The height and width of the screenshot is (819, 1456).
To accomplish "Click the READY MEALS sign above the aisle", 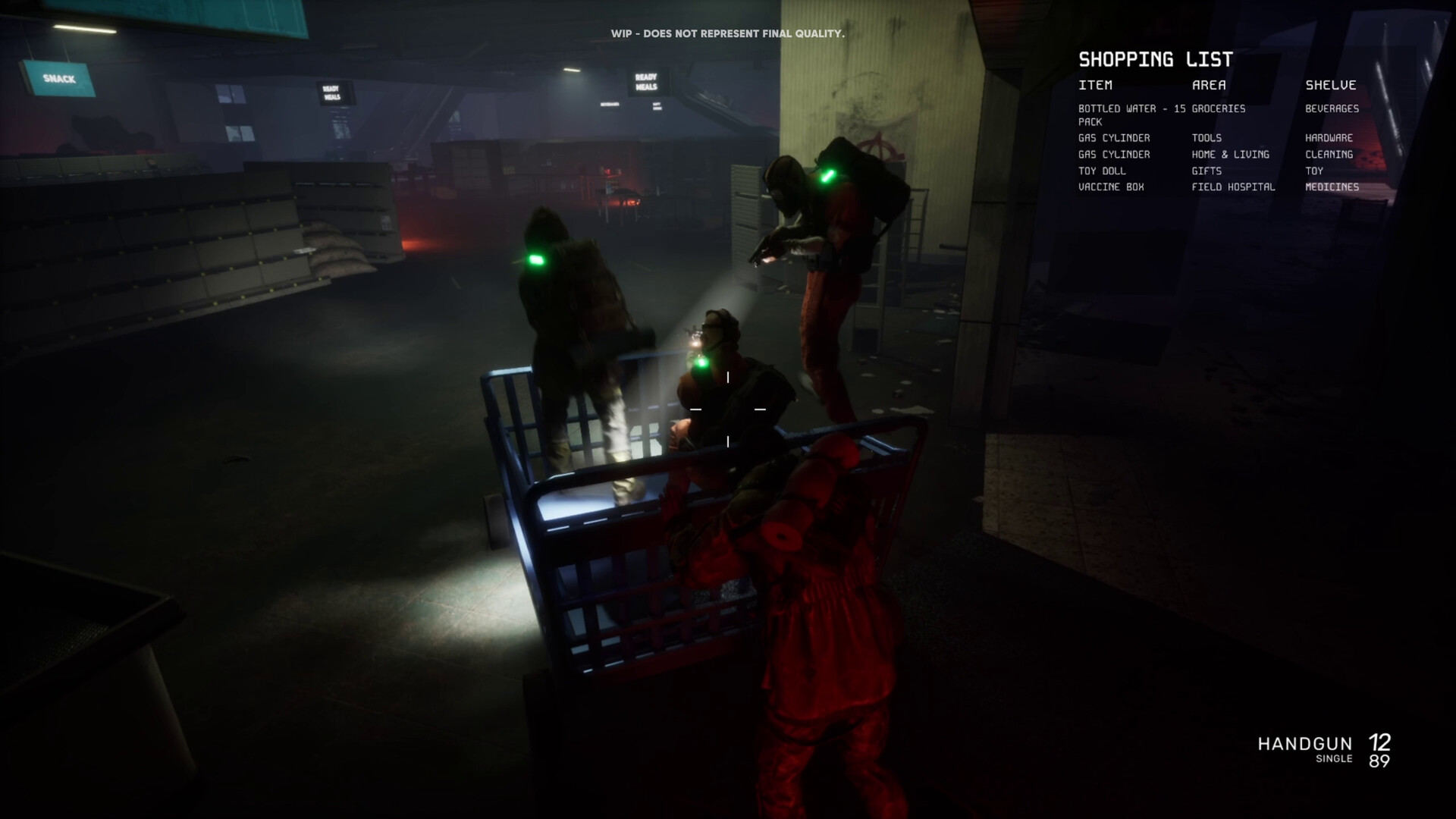I will point(645,81).
